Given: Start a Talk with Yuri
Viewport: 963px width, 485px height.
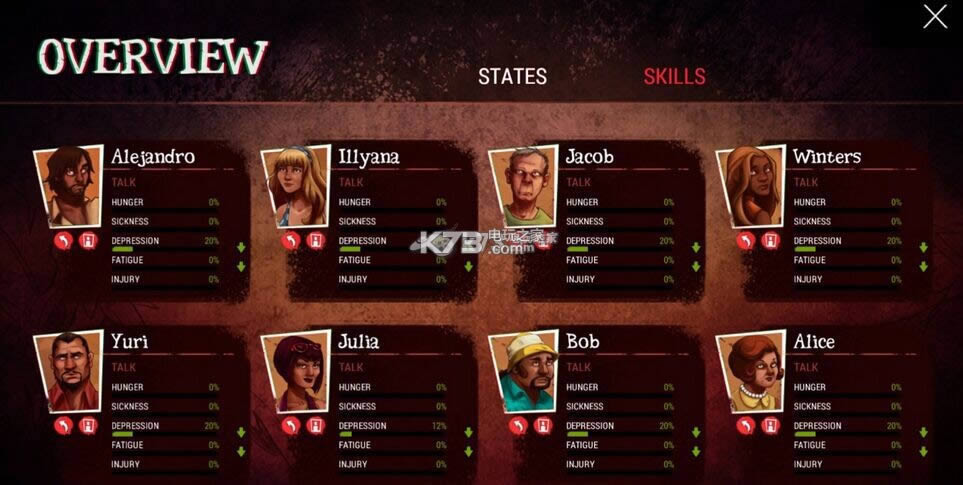Looking at the screenshot, I should click(125, 367).
